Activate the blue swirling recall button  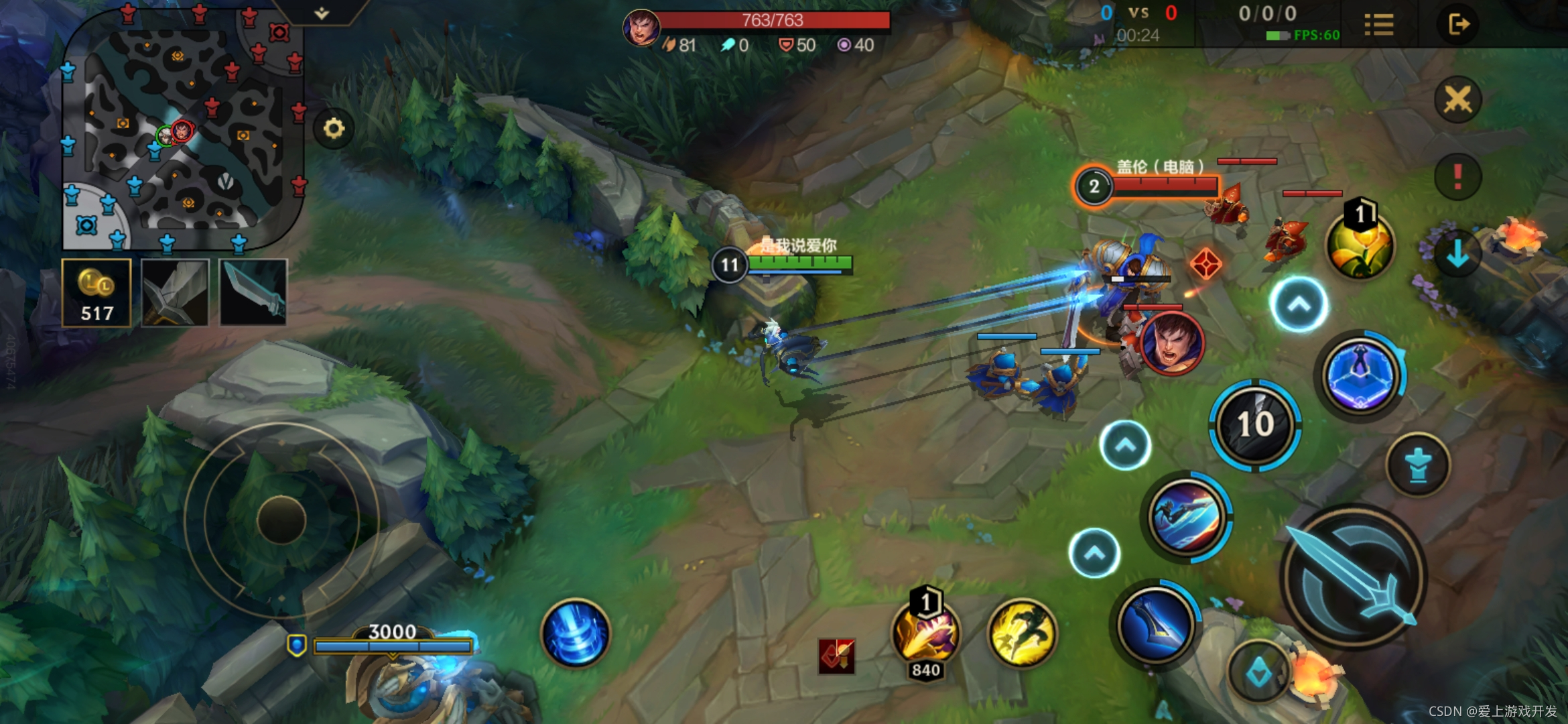(576, 633)
